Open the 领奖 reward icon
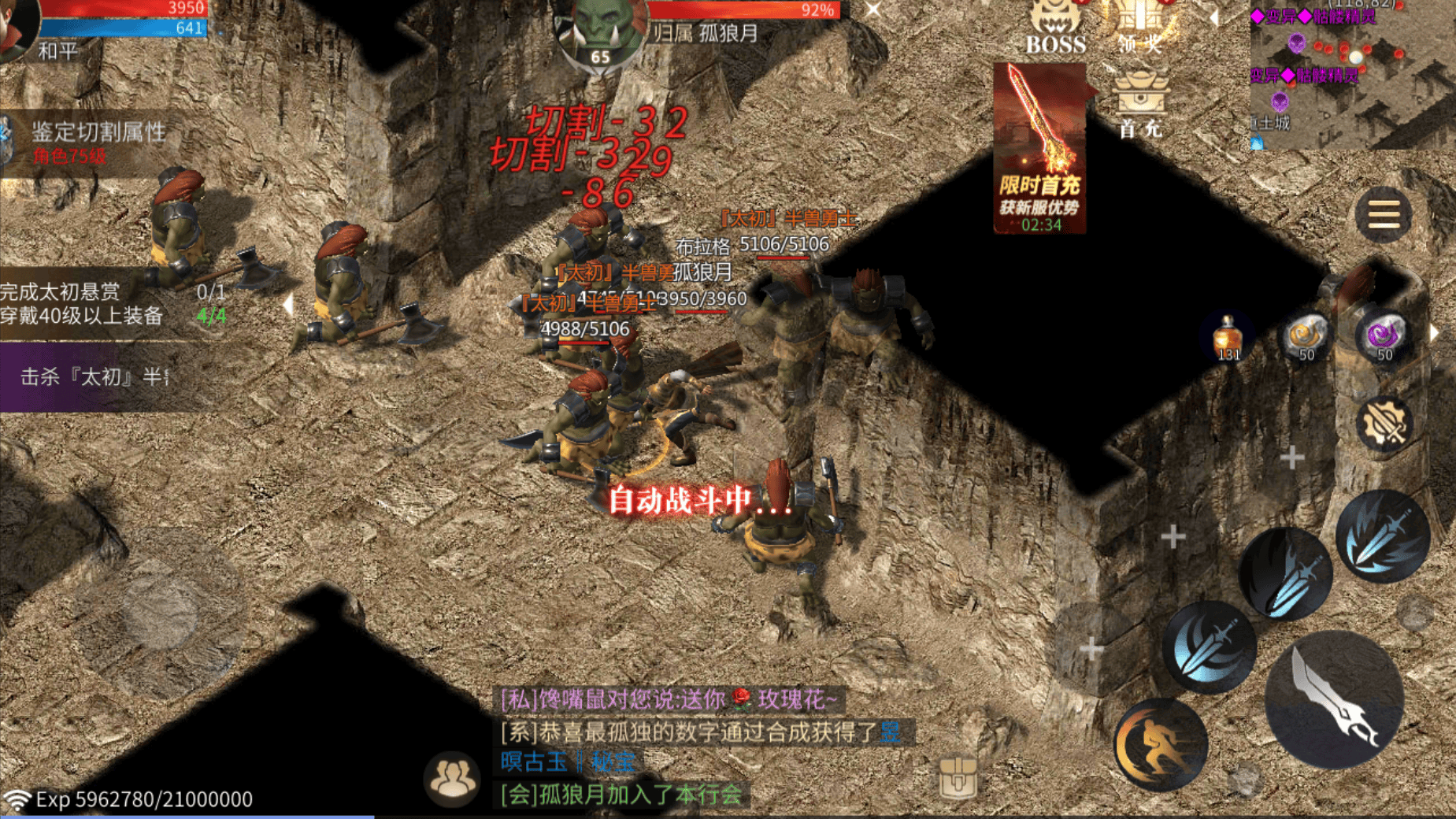This screenshot has width=1456, height=819. (x=1139, y=27)
